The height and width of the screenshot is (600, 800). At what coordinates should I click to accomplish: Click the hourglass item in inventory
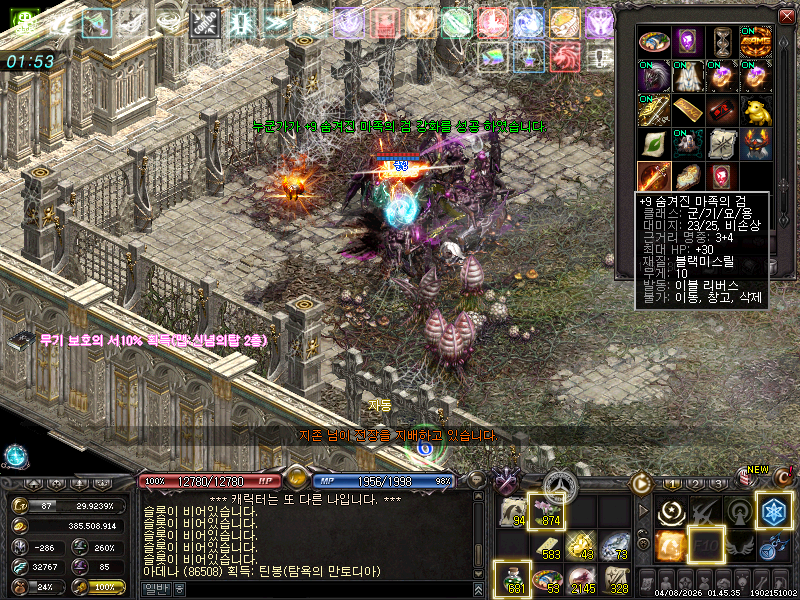721,42
